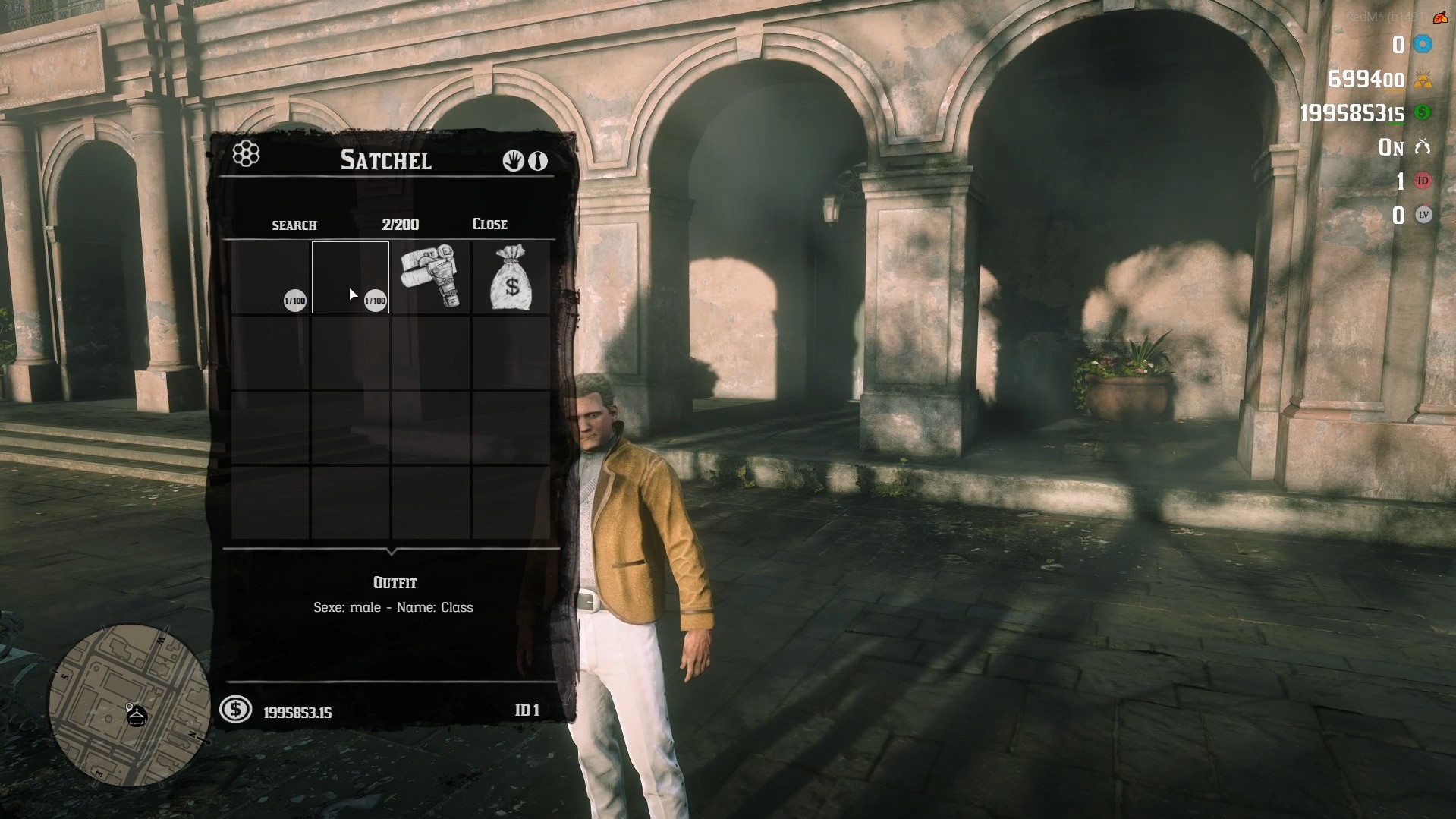The width and height of the screenshot is (1456, 819).
Task: Click the revolver cylinder icon
Action: point(246,154)
